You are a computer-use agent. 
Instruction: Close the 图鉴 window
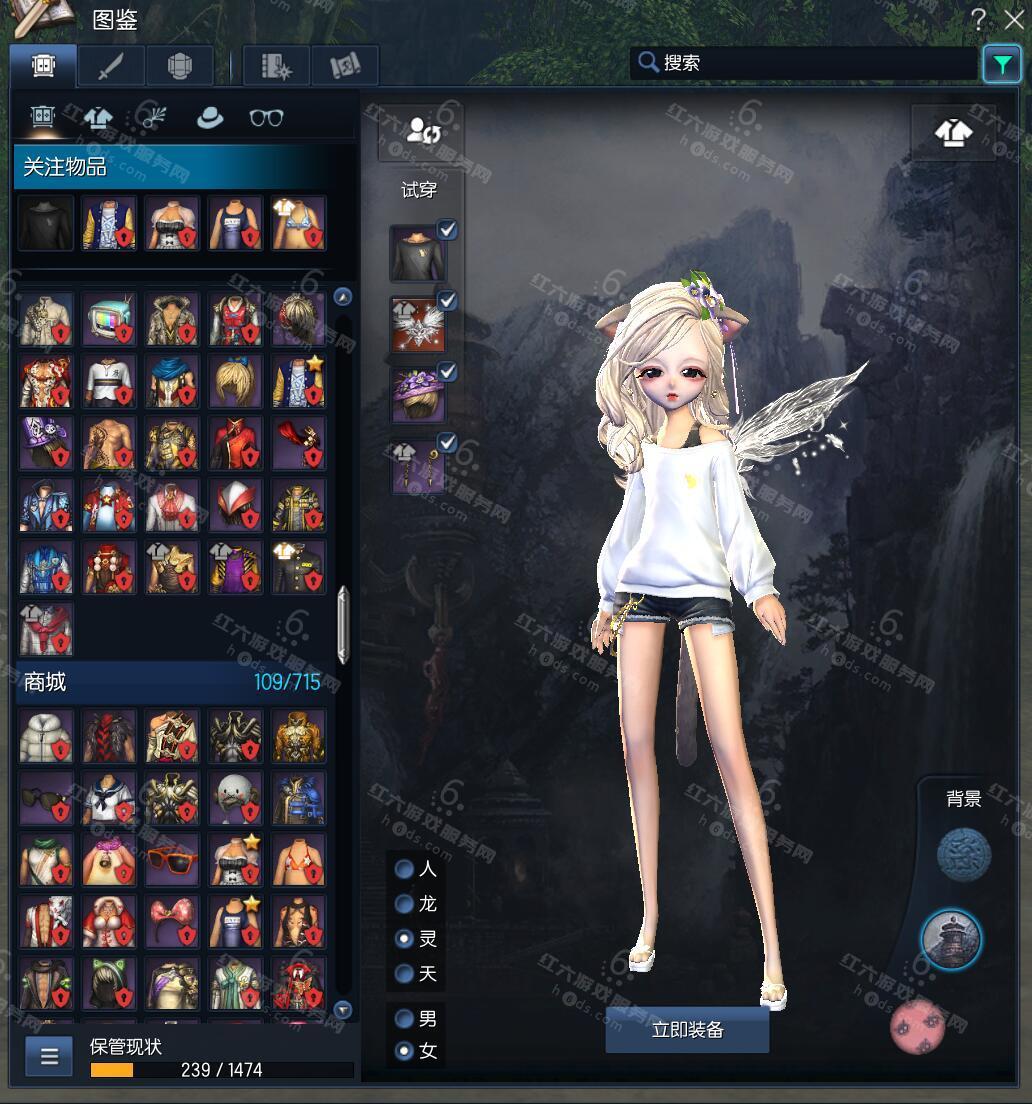[x=1013, y=19]
